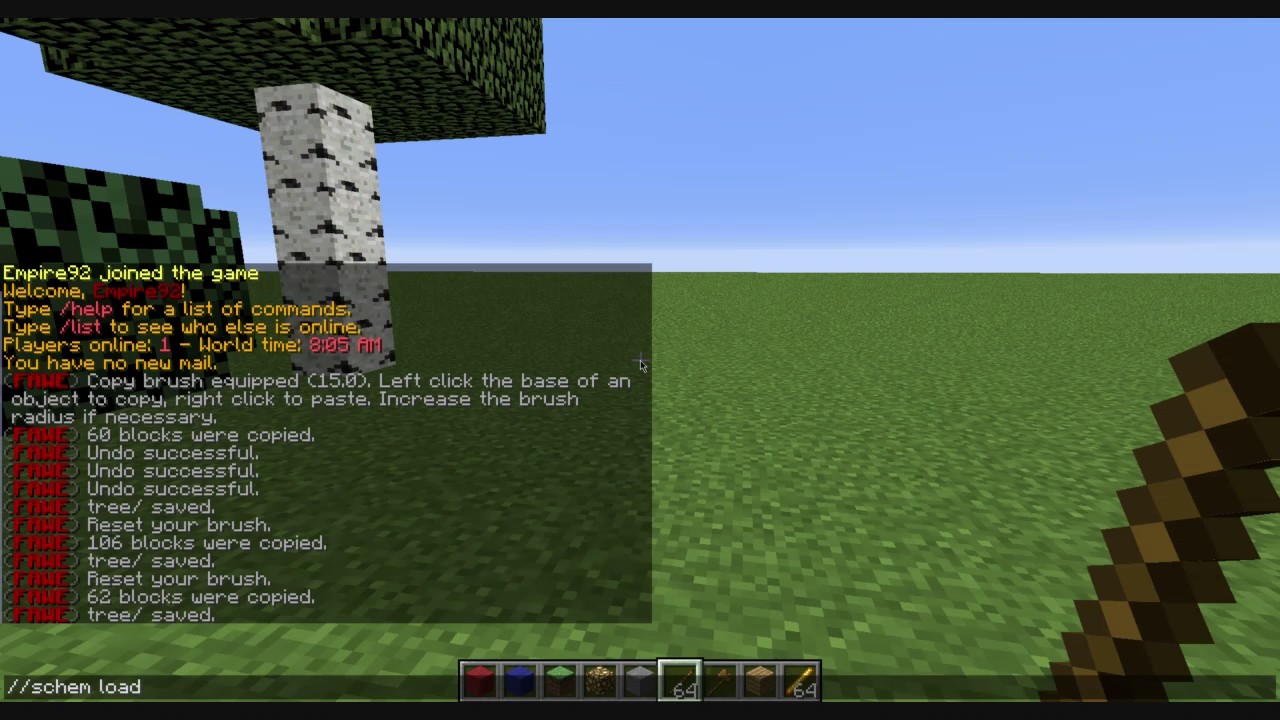Select the rightmost stack of 64 arrows
Screen dimensions: 1280x720
pos(798,680)
